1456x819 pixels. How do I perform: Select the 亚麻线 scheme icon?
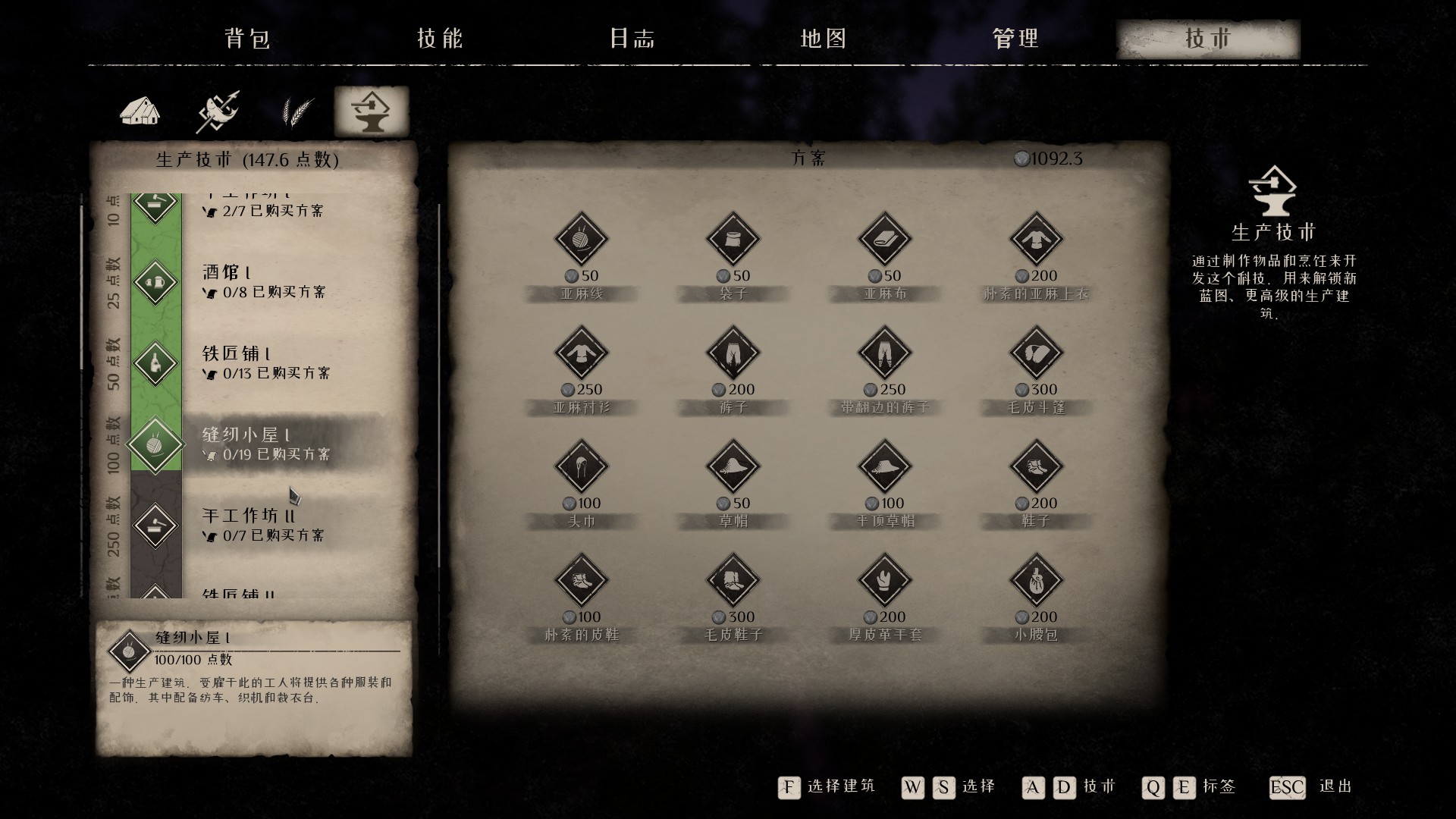pos(582,239)
